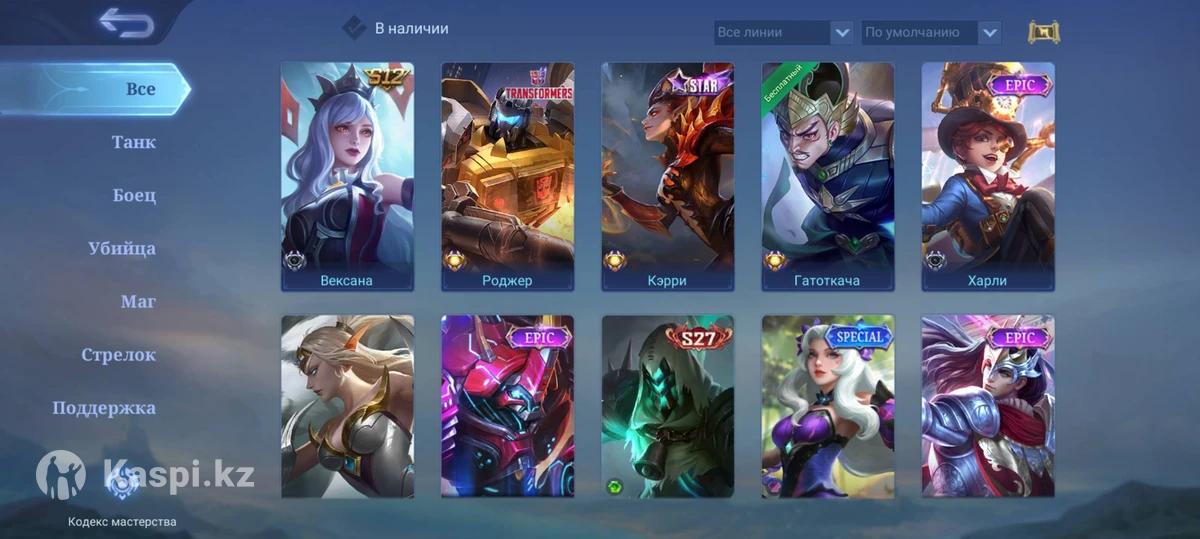Select the Special-tagged hero card
The height and width of the screenshot is (539, 1200).
827,406
